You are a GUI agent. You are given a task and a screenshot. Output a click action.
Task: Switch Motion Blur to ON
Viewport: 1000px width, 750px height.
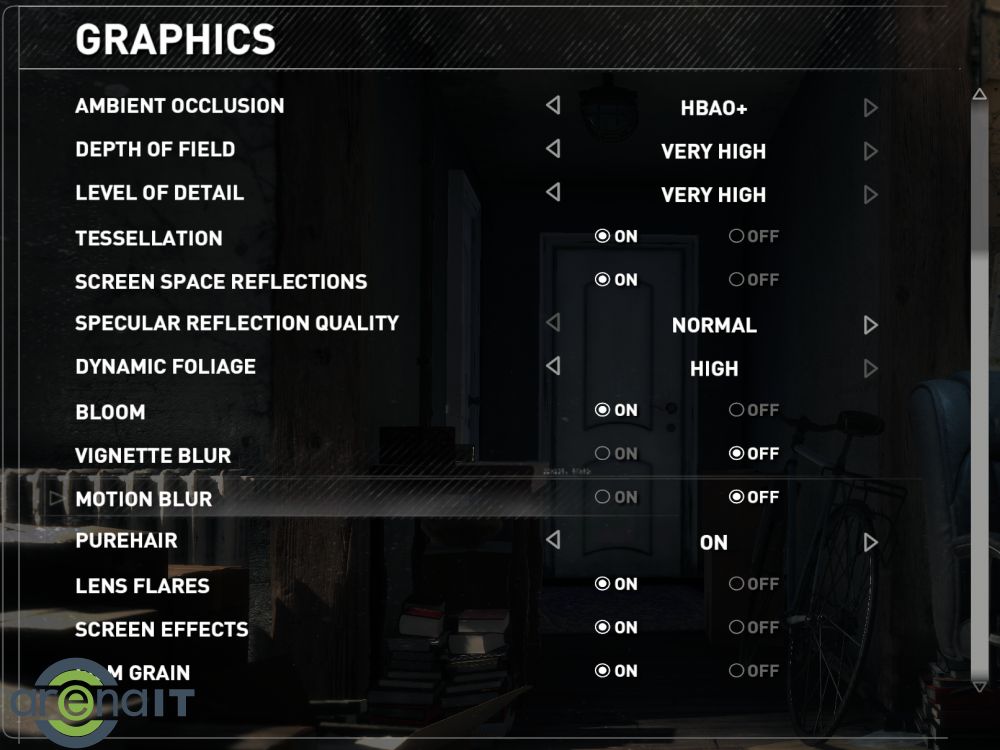click(x=602, y=497)
